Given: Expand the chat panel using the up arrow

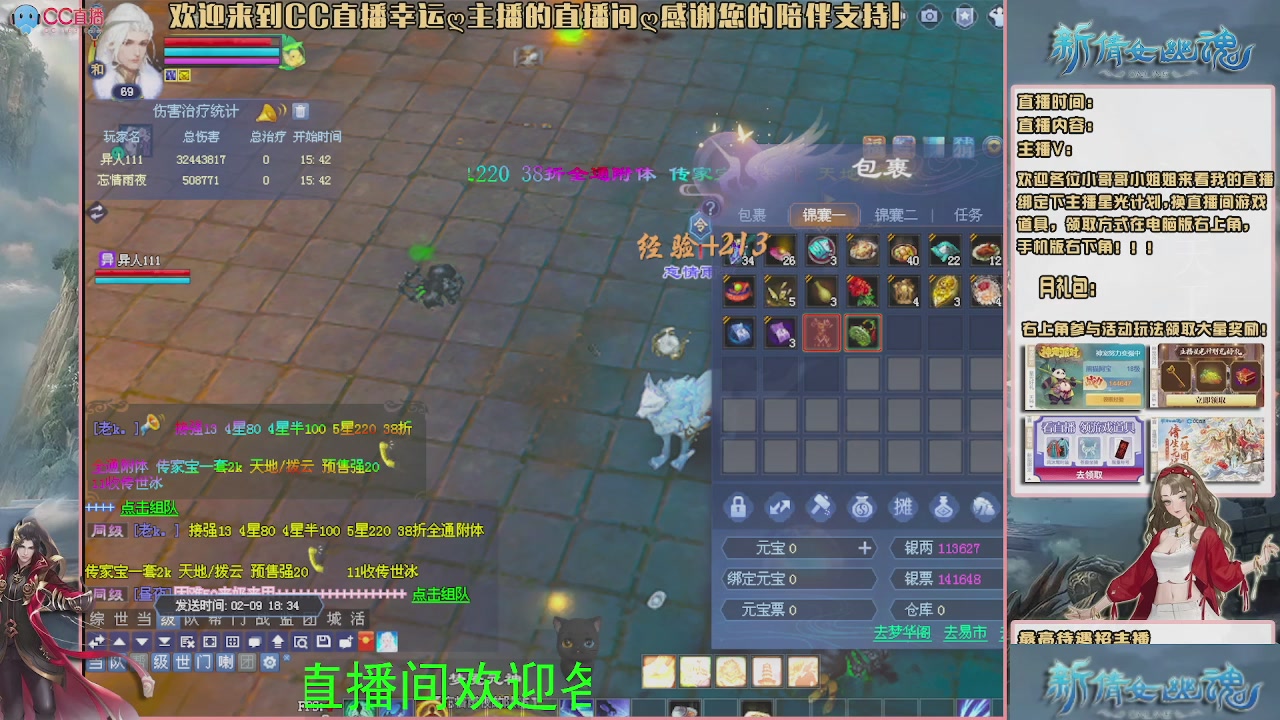Looking at the screenshot, I should pos(118,642).
